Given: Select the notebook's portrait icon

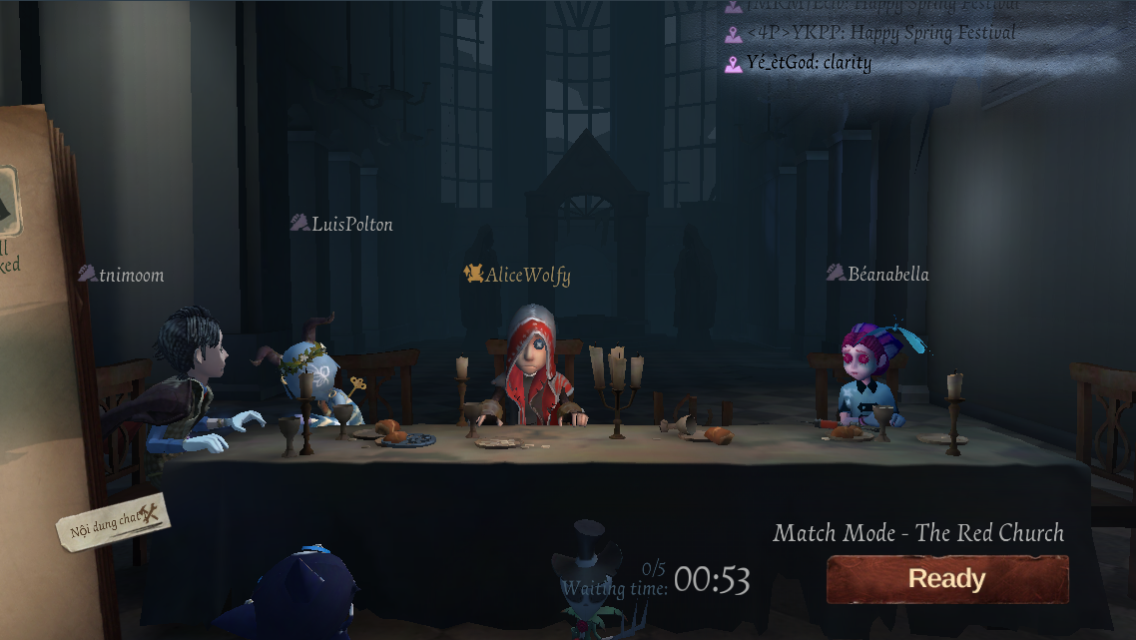Looking at the screenshot, I should click(x=8, y=200).
